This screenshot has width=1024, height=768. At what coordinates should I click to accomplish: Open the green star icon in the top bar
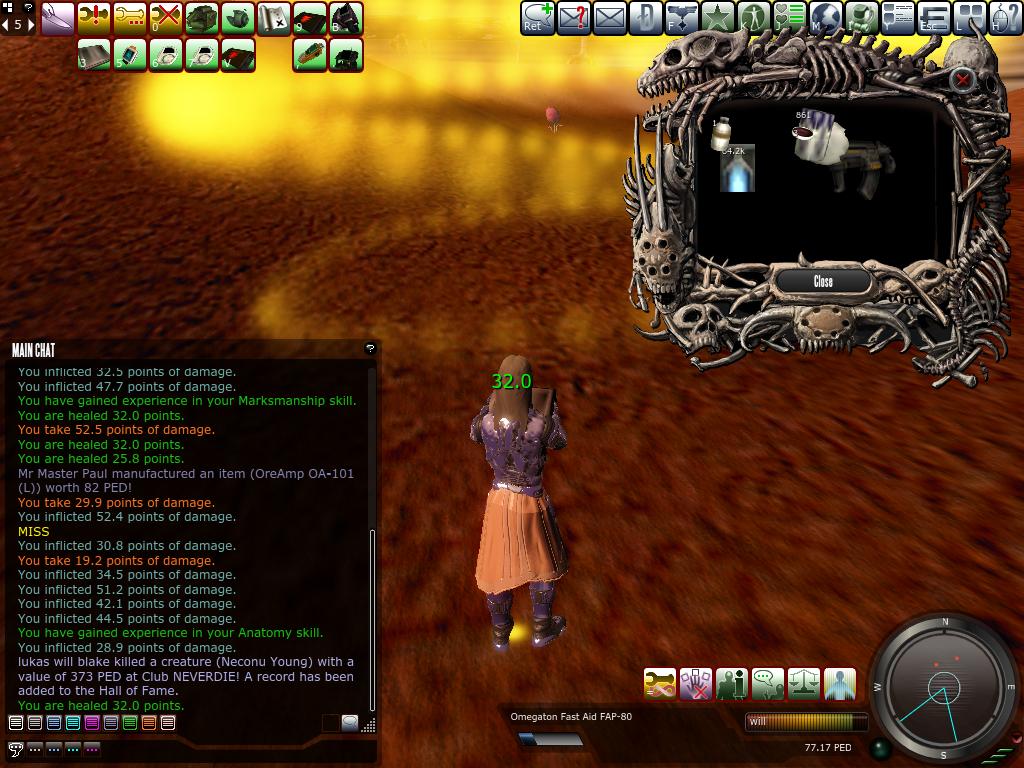click(717, 18)
